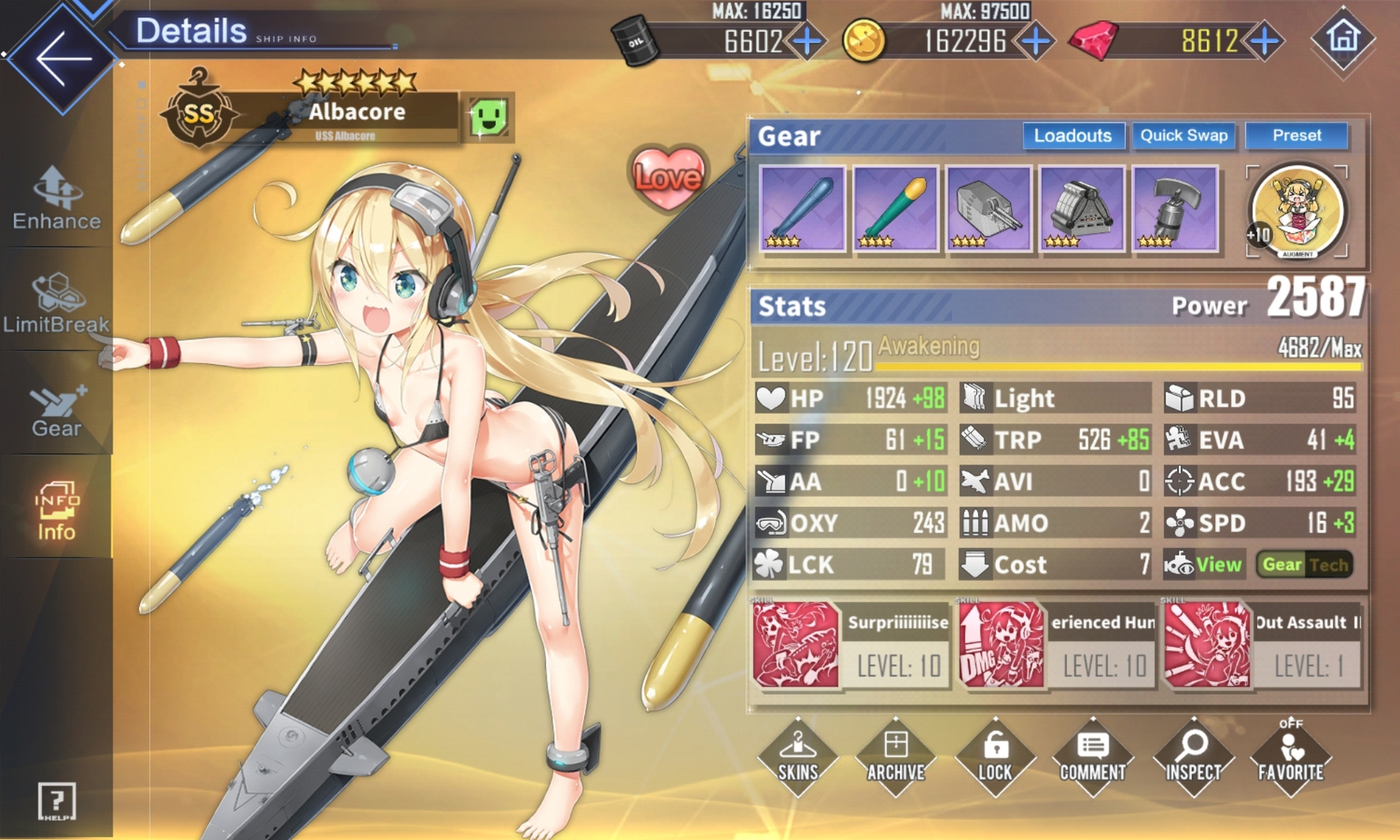Open the gear Preset menu
The width and height of the screenshot is (1400, 840).
click(1296, 136)
